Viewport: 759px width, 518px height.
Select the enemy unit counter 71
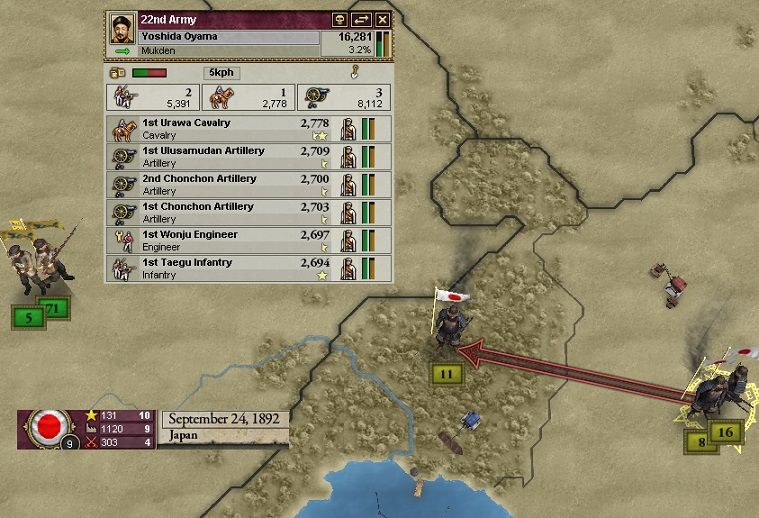click(55, 309)
